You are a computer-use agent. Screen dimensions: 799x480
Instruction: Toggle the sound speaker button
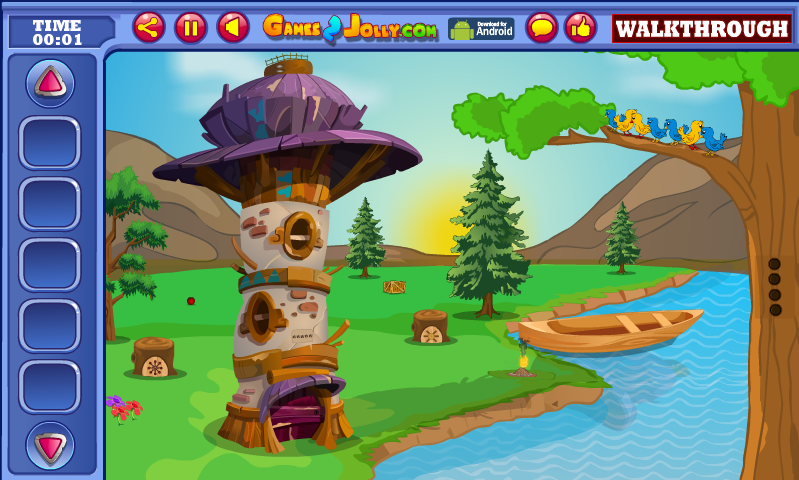pos(233,27)
